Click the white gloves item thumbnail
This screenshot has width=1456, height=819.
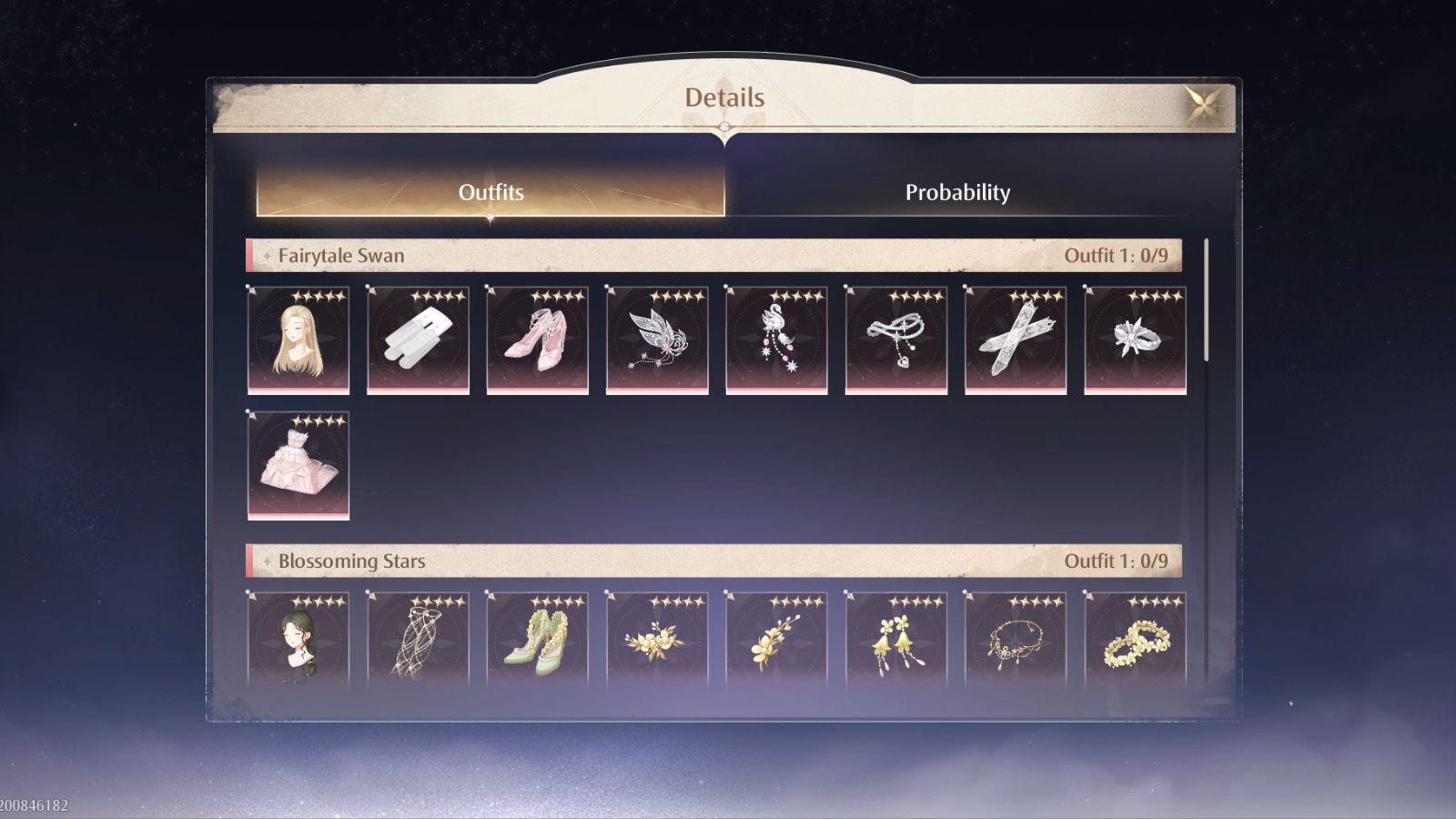[x=418, y=339]
